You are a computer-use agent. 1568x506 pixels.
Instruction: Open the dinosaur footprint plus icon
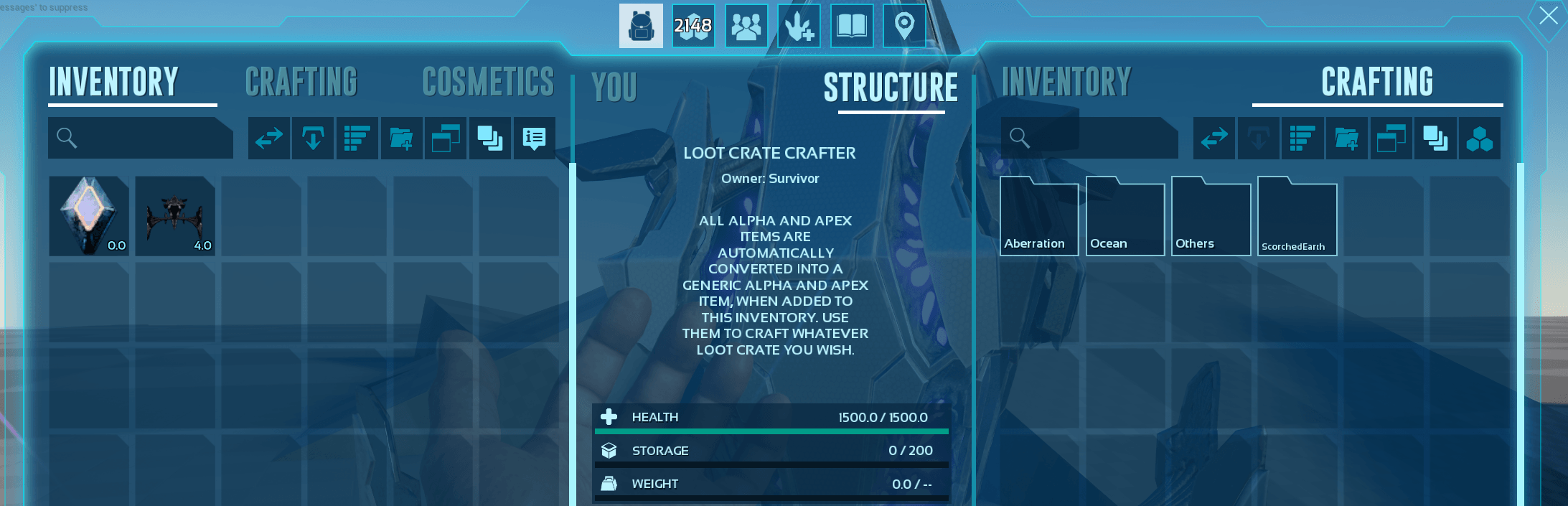point(799,26)
